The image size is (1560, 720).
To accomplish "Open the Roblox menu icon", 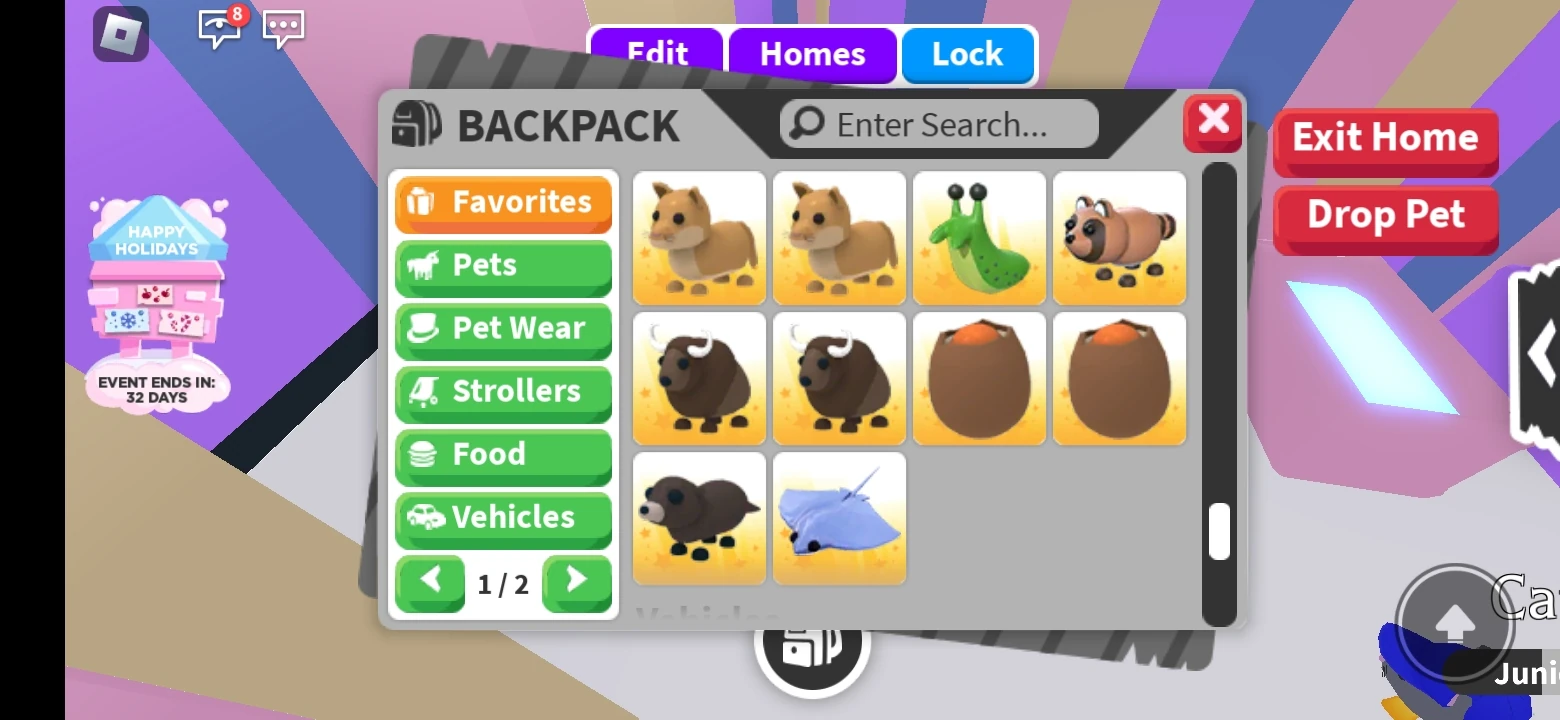I will tap(122, 35).
